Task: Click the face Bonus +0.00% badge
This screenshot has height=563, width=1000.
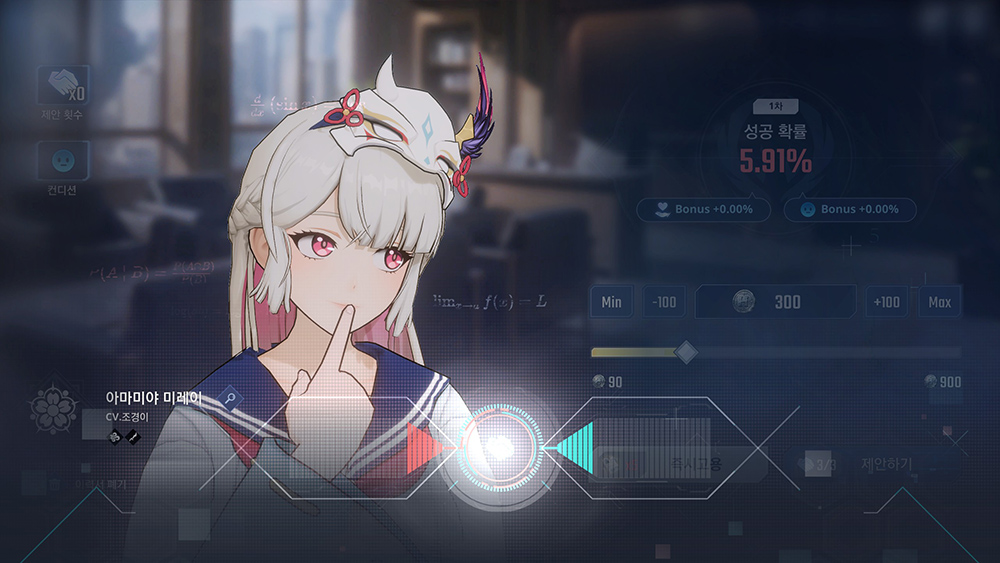Action: [x=850, y=210]
